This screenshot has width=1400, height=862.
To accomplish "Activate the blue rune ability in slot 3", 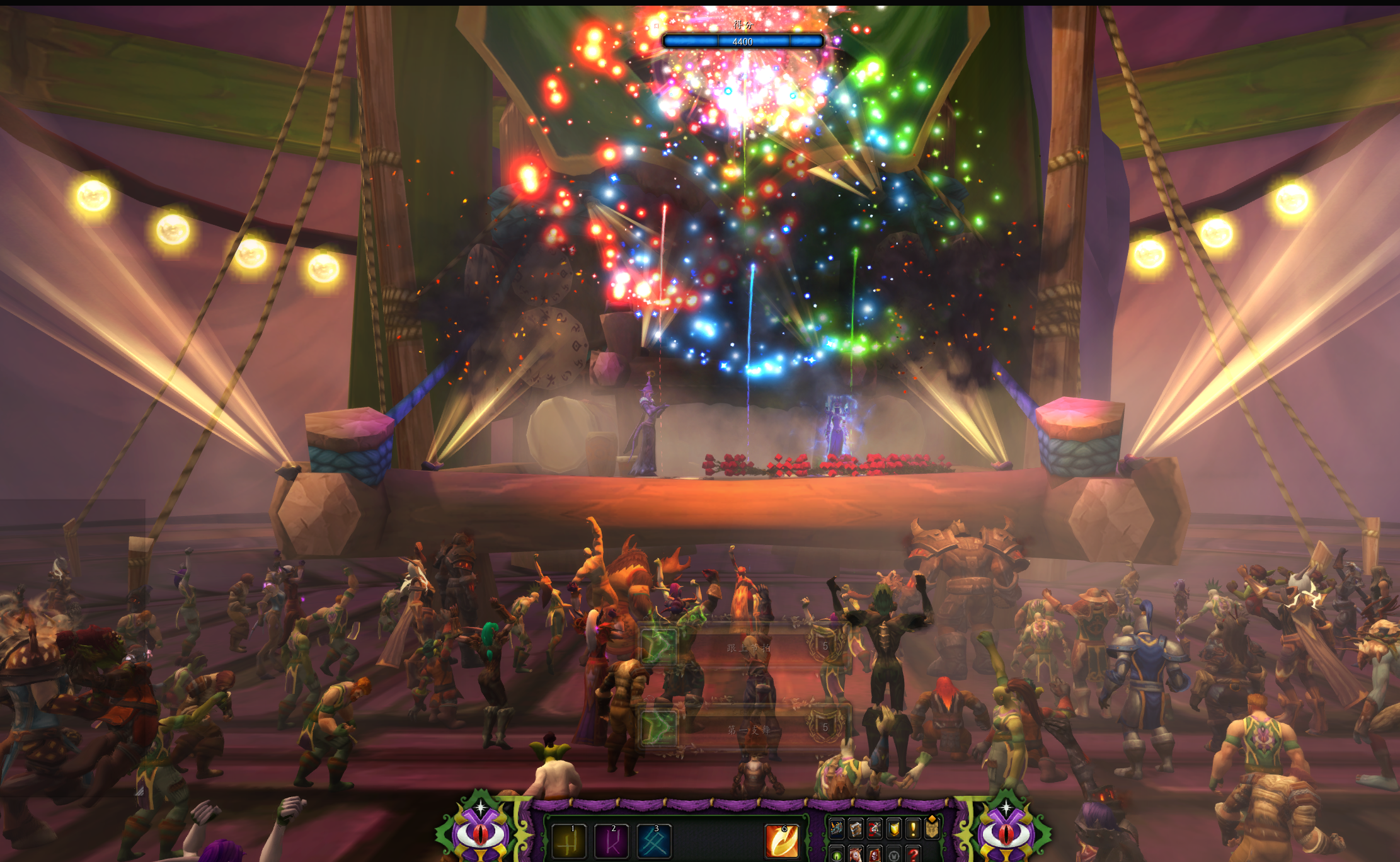I will pyautogui.click(x=654, y=842).
